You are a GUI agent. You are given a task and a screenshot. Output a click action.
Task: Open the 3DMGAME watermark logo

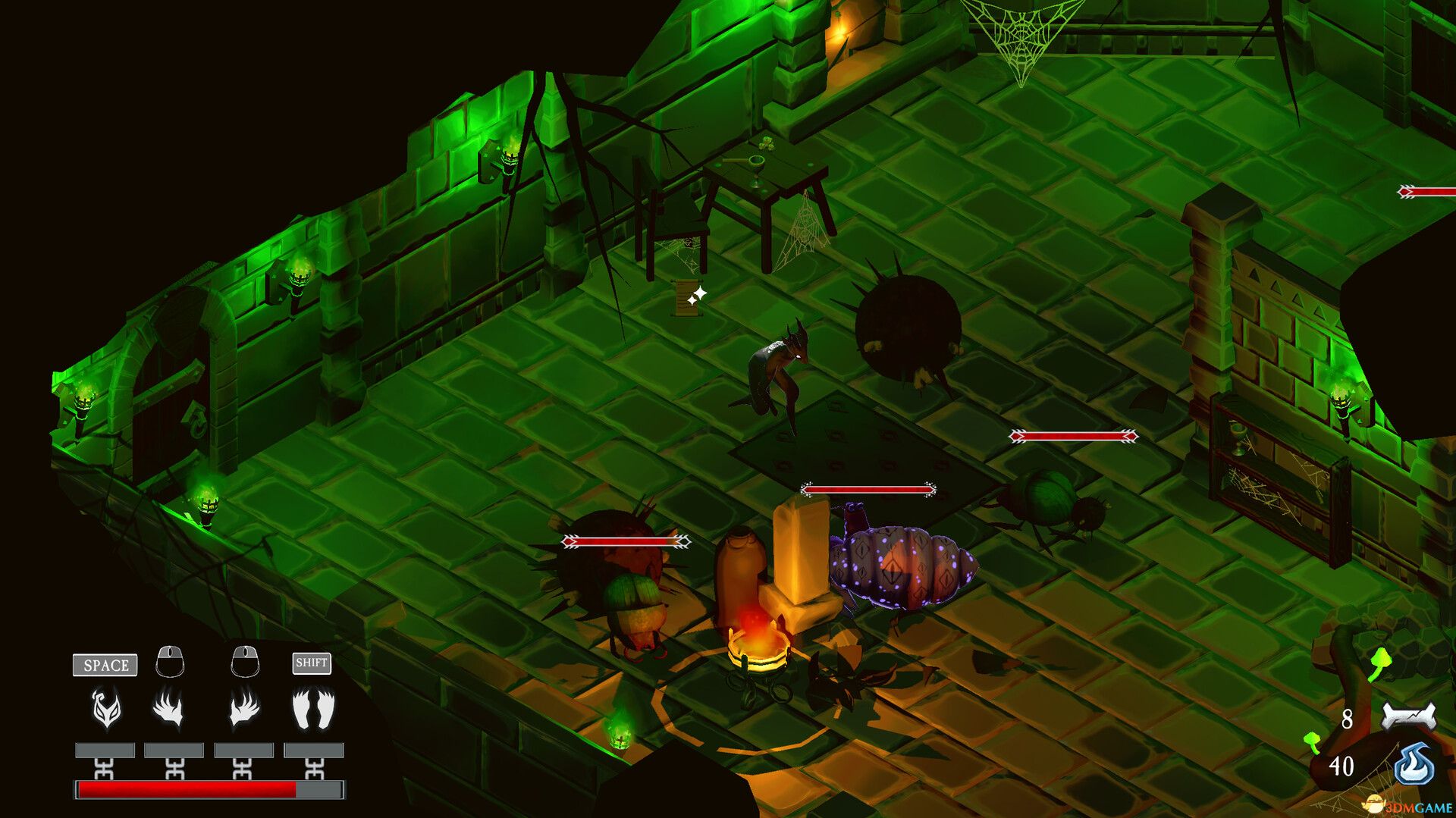(1409, 807)
